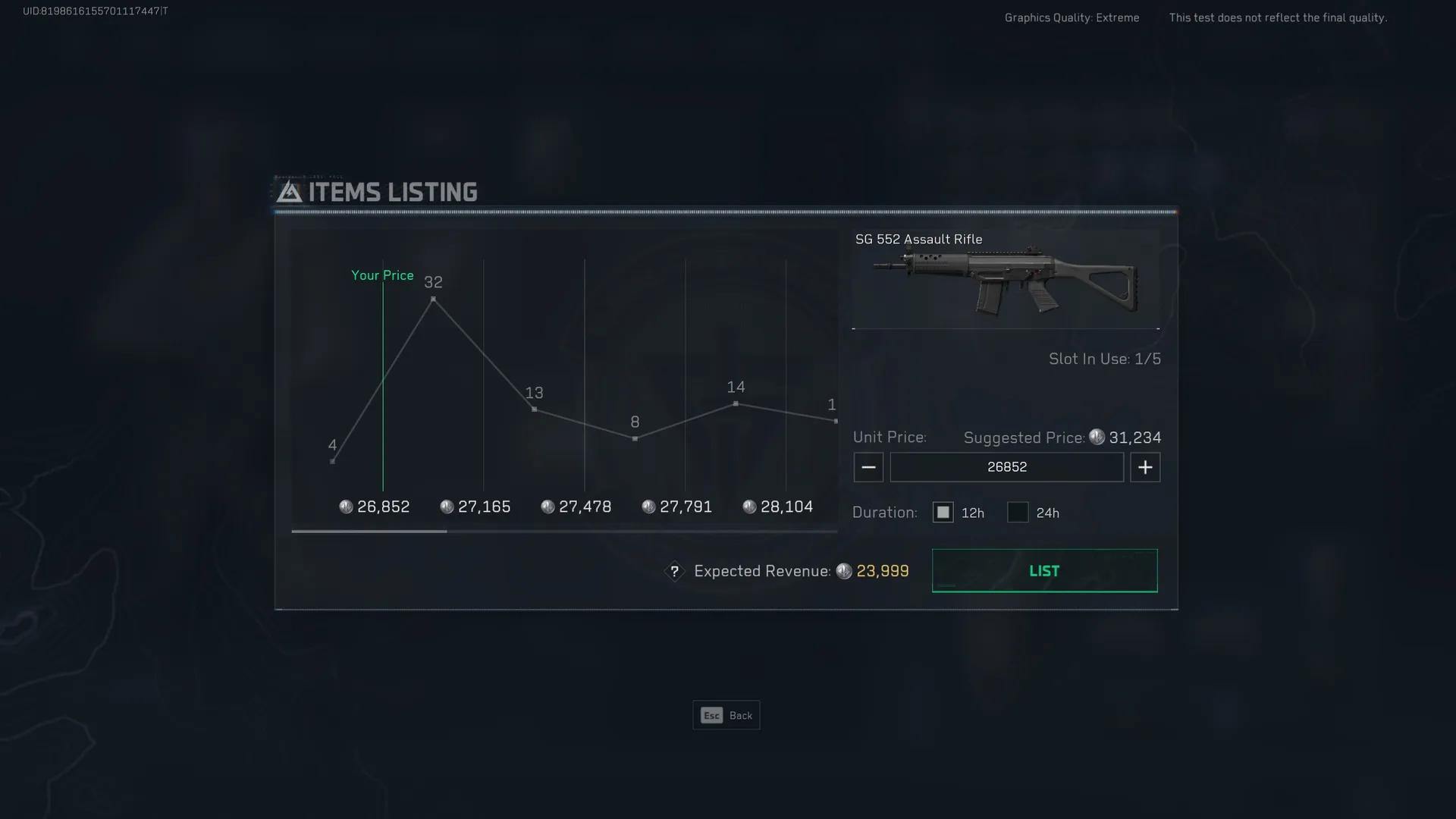The width and height of the screenshot is (1456, 819).
Task: Click the price chart's horizontal scrollbar
Action: point(369,531)
